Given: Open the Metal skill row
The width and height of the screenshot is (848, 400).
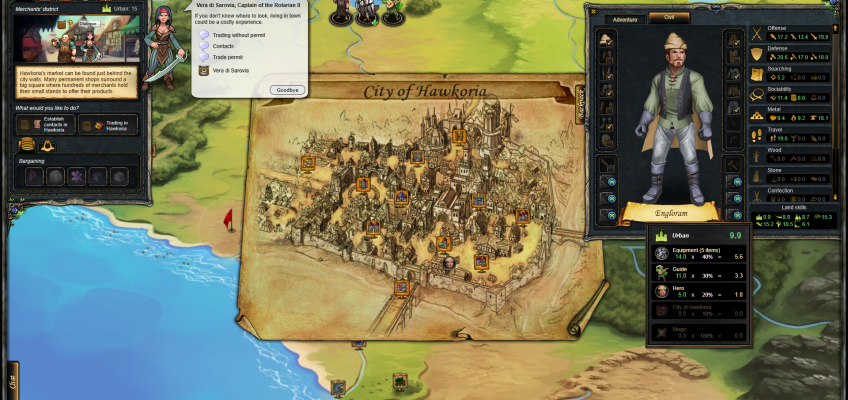Looking at the screenshot, I should pyautogui.click(x=792, y=114).
